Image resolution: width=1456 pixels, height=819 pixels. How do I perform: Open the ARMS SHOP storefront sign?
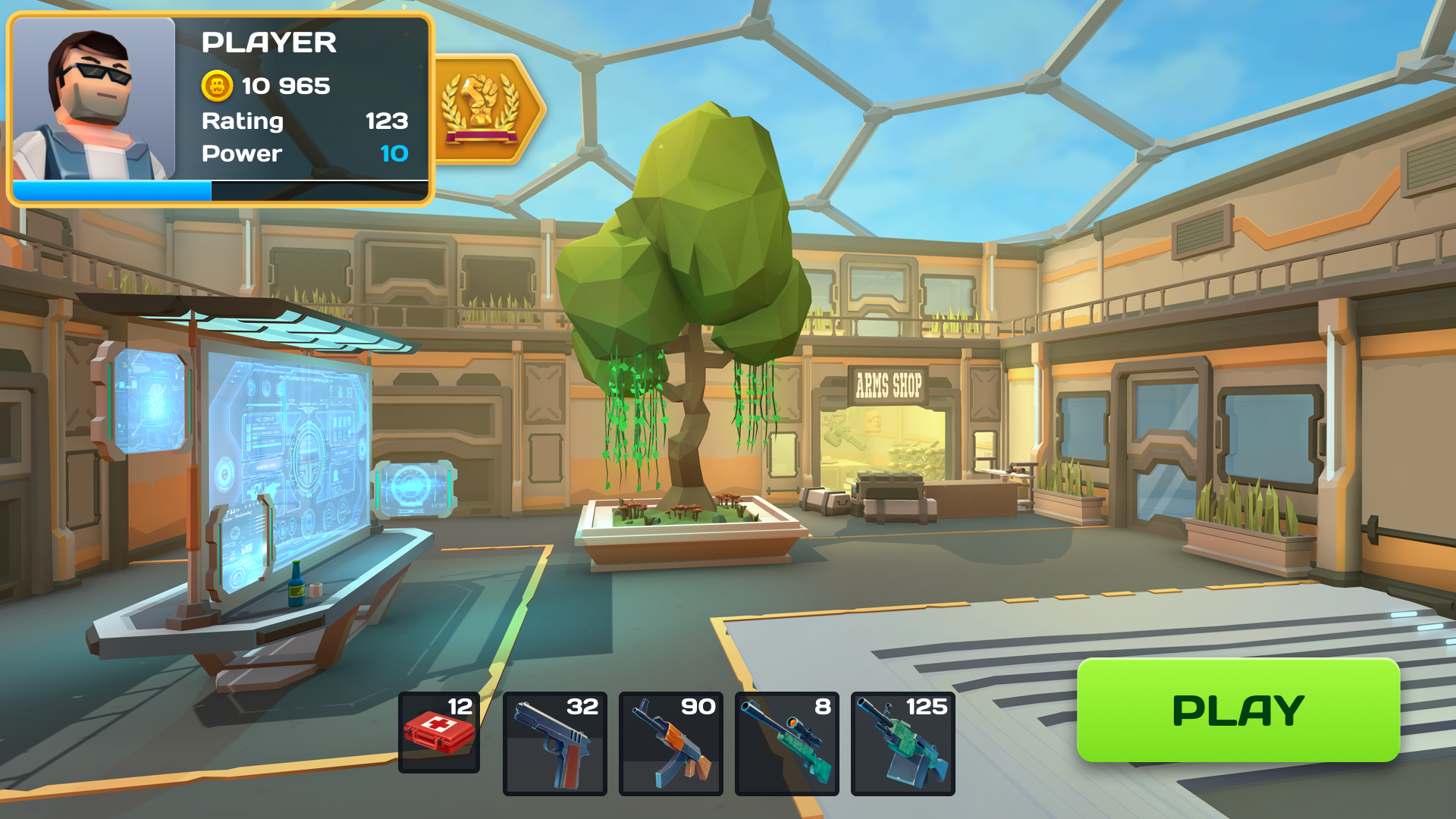click(888, 385)
